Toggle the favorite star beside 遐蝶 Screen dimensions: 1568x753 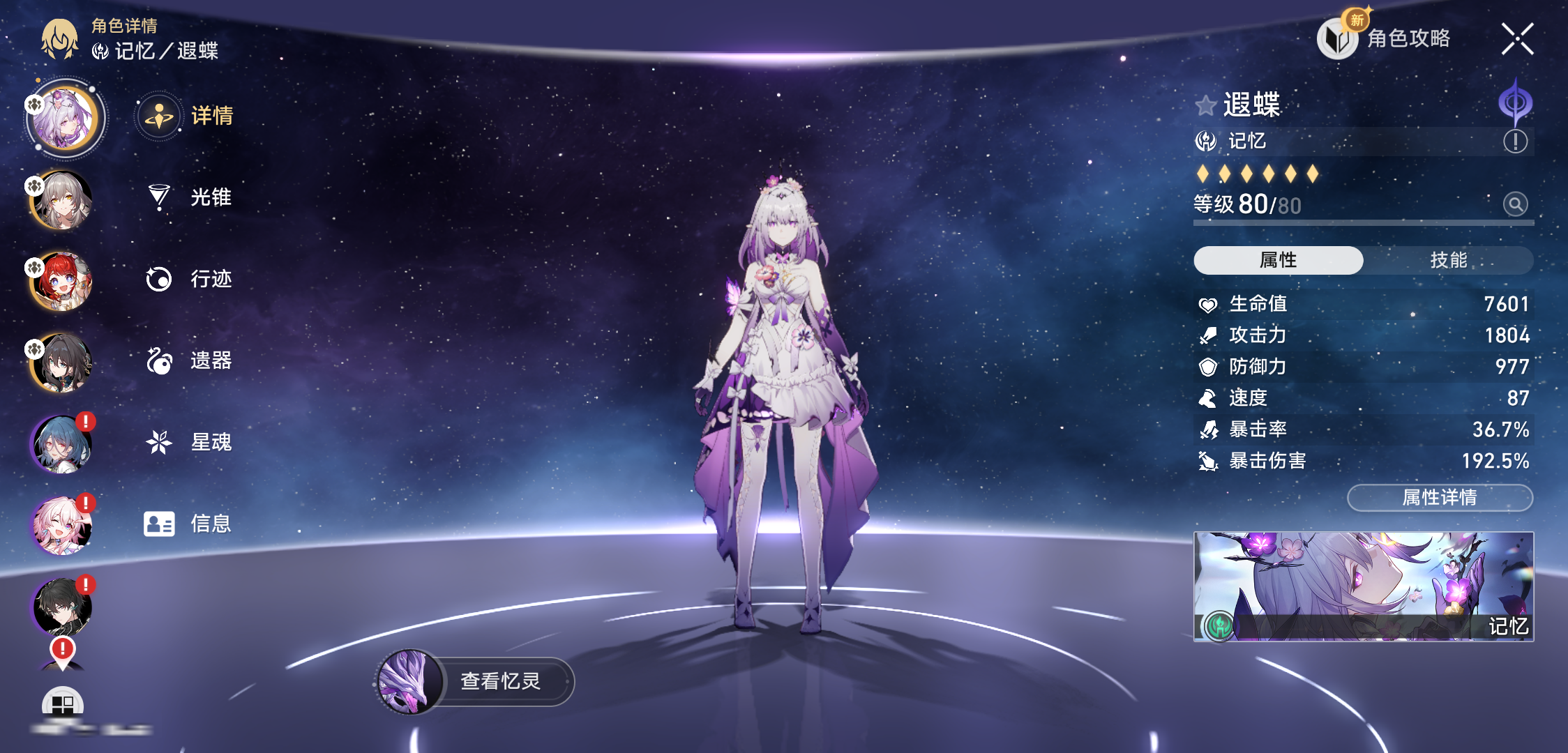1205,106
